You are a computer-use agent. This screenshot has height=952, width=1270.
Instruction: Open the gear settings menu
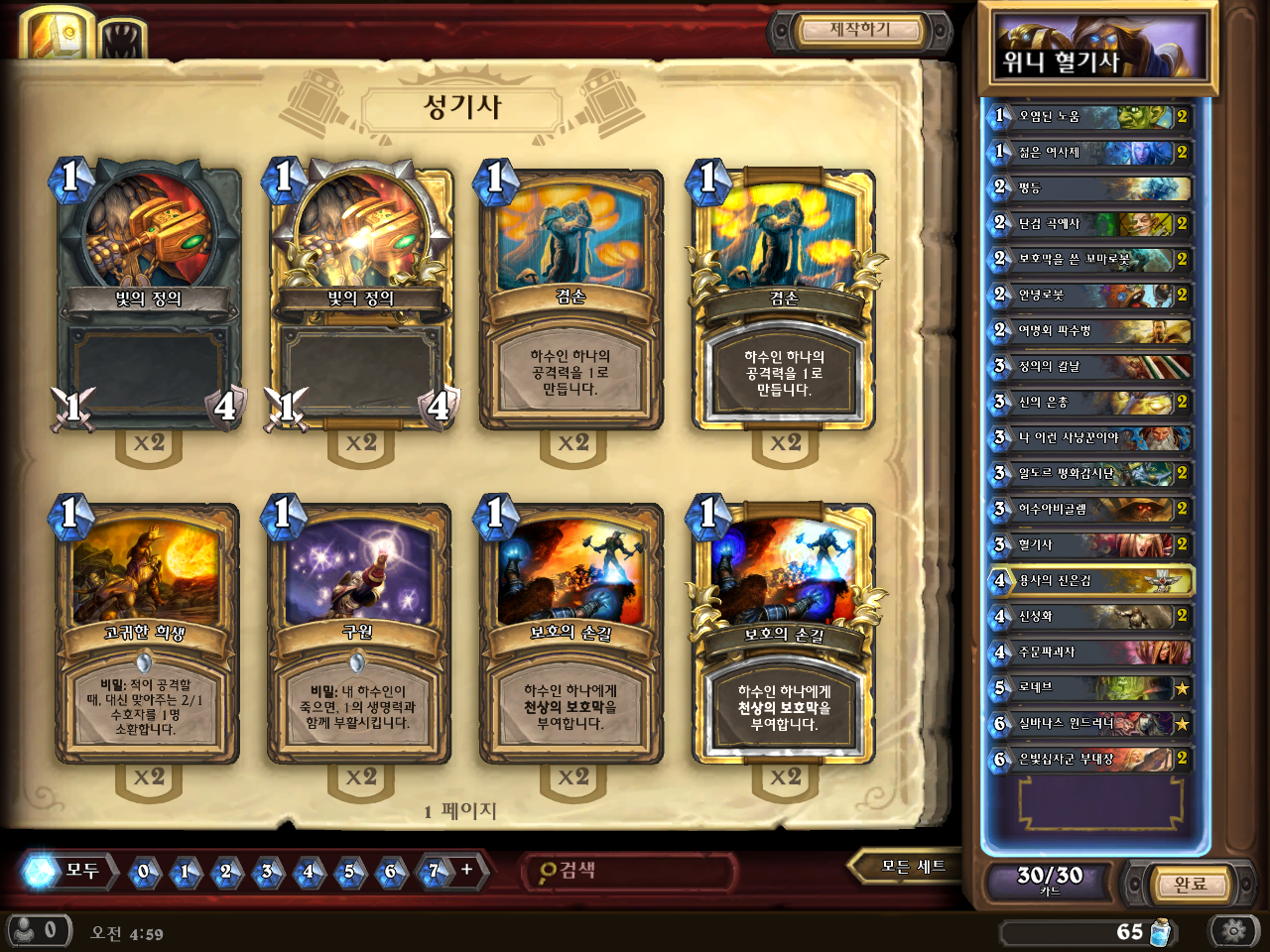click(x=1233, y=931)
